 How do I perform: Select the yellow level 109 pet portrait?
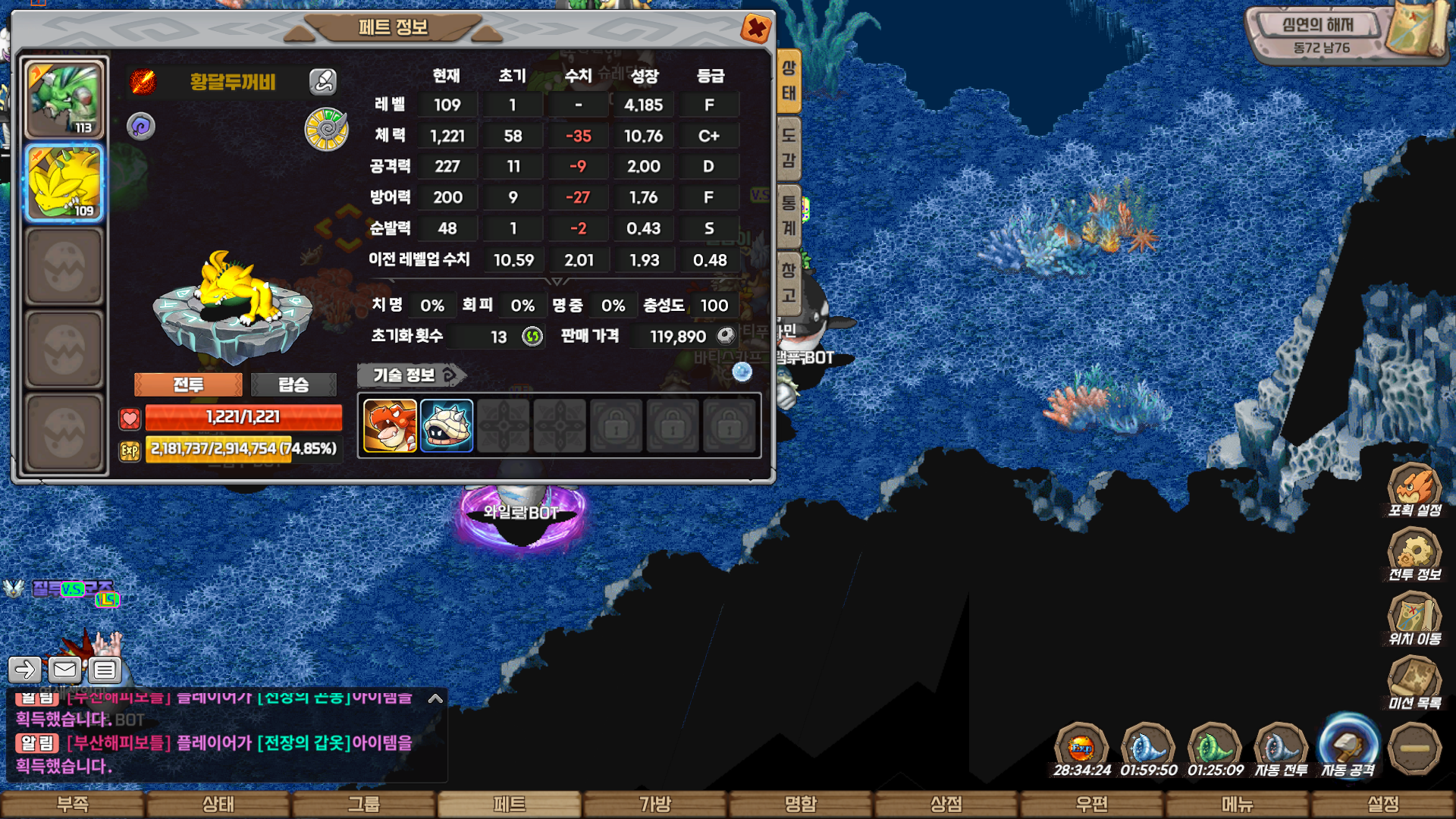(x=64, y=183)
